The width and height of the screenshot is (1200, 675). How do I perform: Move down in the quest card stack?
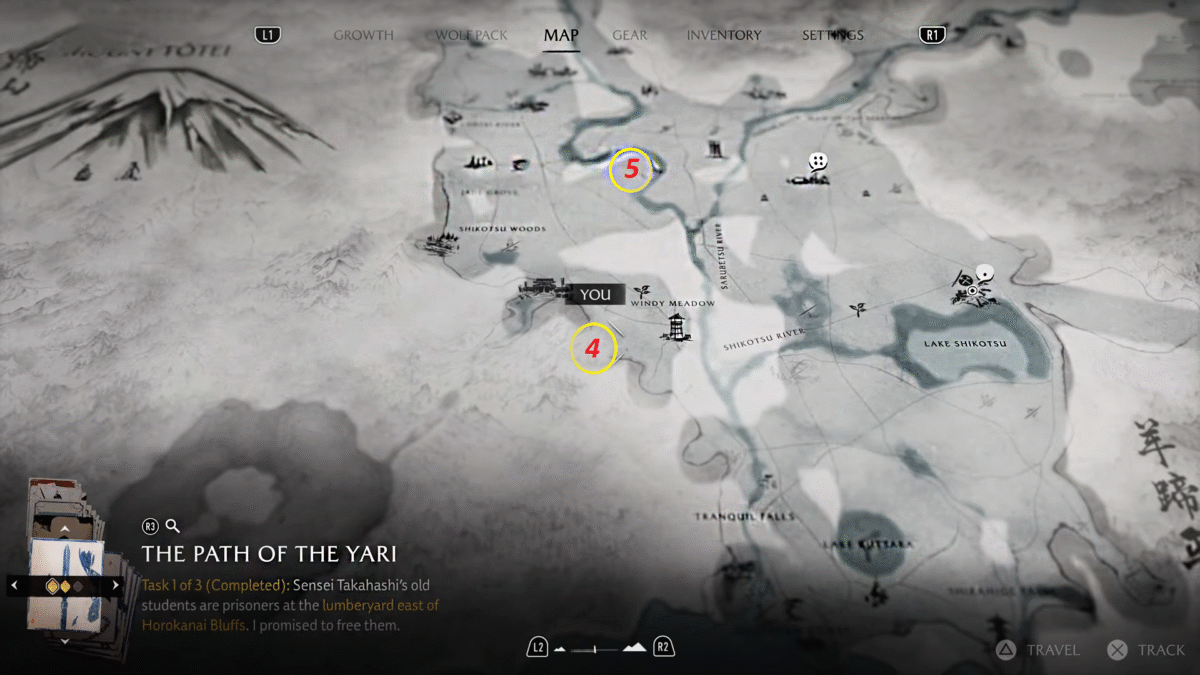coord(65,640)
